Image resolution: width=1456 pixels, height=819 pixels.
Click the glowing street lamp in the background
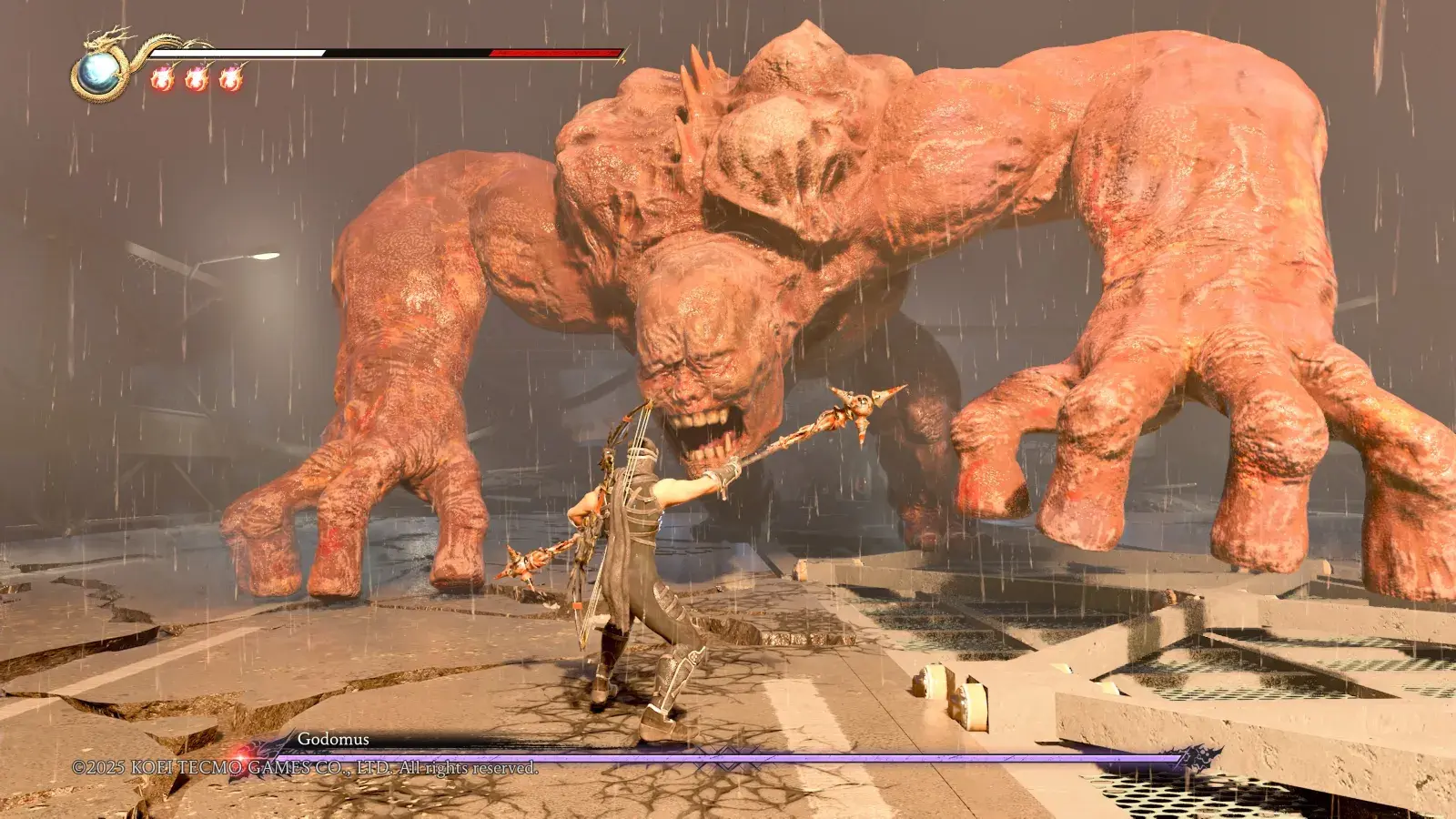[x=266, y=255]
